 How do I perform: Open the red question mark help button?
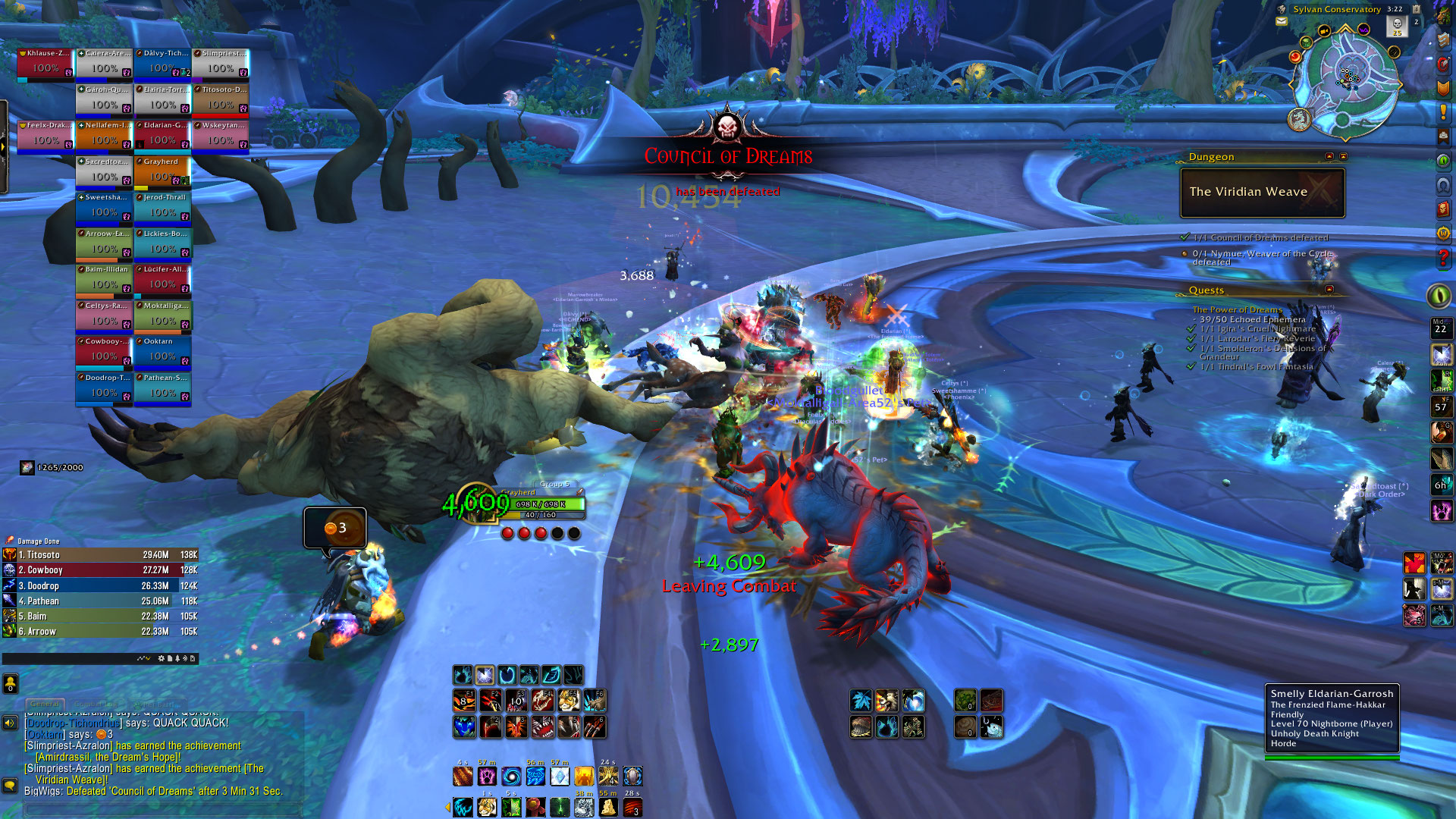(1443, 258)
